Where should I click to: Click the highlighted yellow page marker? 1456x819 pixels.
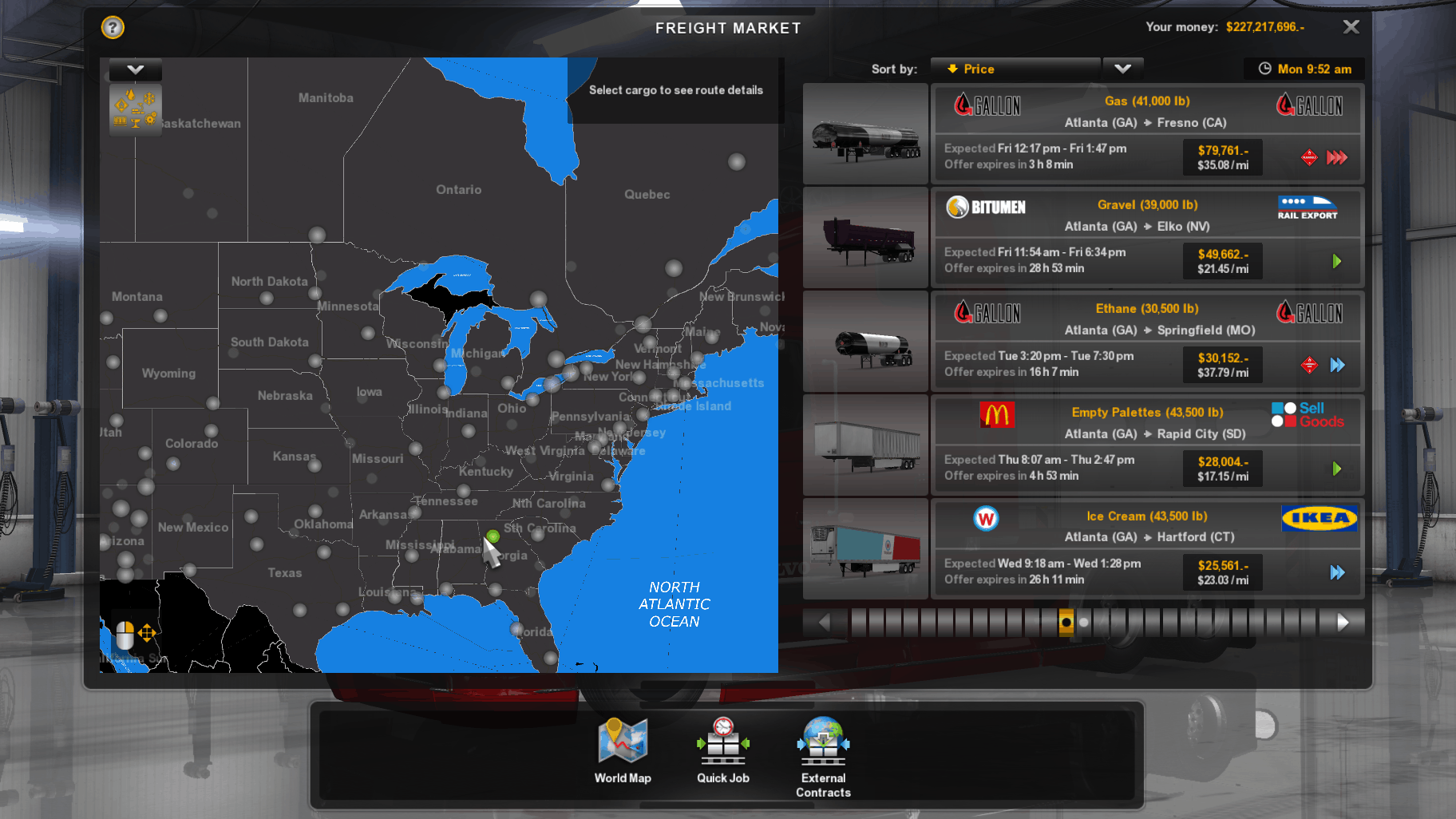click(x=1066, y=622)
